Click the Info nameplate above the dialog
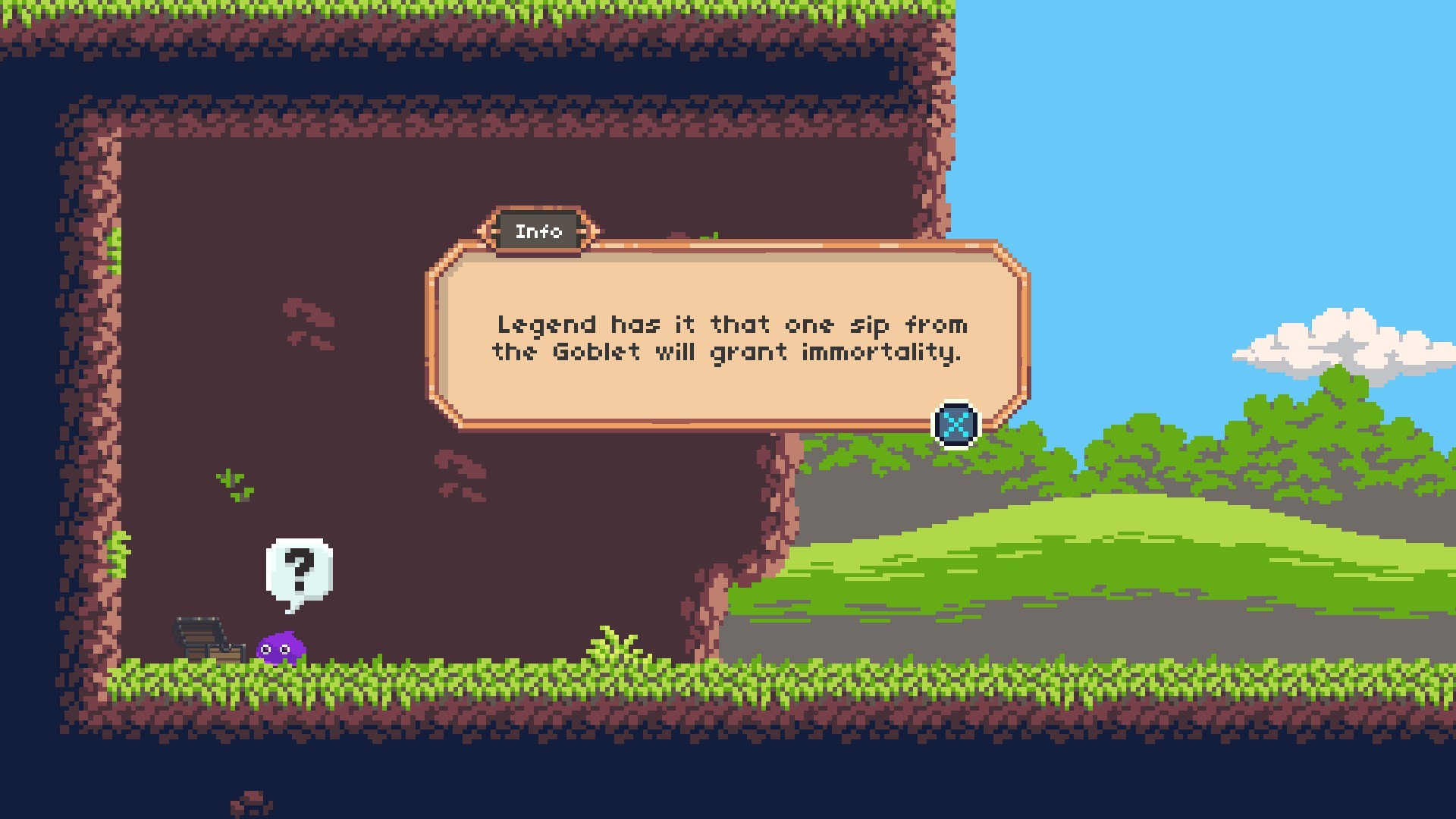Screen dimensions: 1456x819 (x=539, y=230)
